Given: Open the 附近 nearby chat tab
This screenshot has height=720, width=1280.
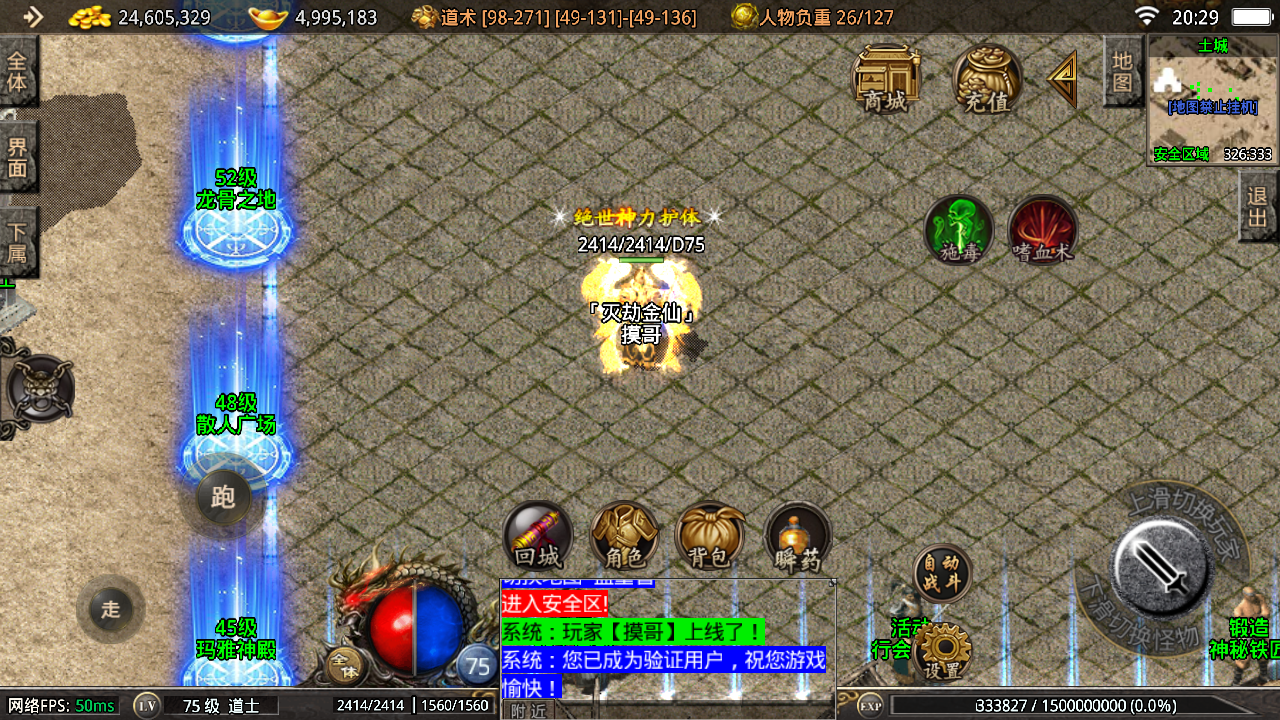Looking at the screenshot, I should coord(528,710).
